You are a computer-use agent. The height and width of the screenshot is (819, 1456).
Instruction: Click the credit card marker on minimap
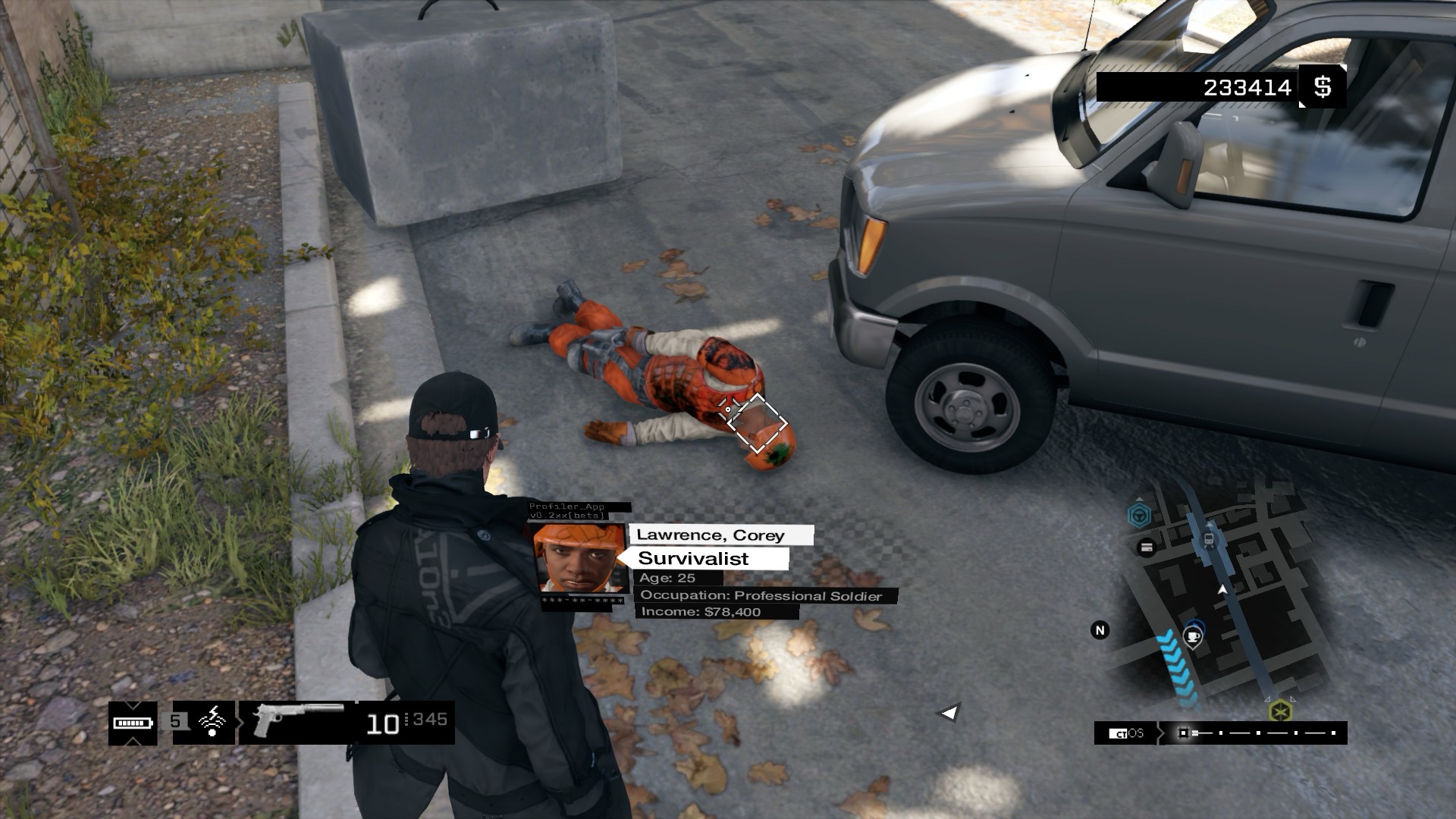[1147, 547]
